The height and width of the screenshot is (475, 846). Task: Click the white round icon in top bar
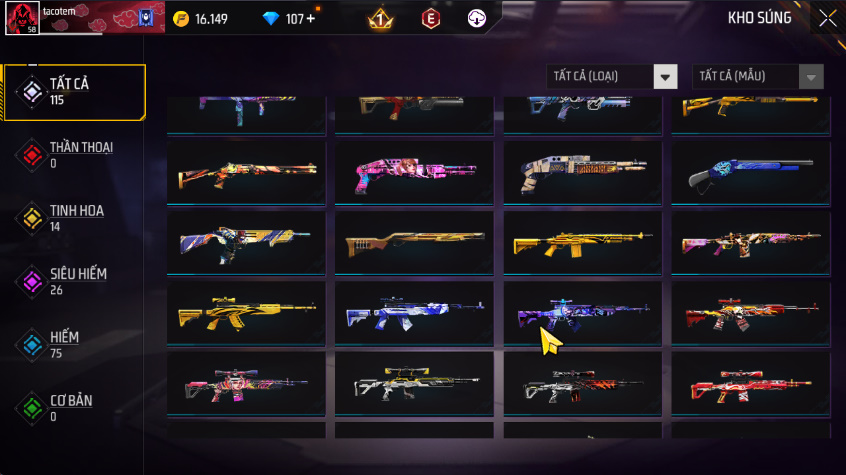[477, 19]
